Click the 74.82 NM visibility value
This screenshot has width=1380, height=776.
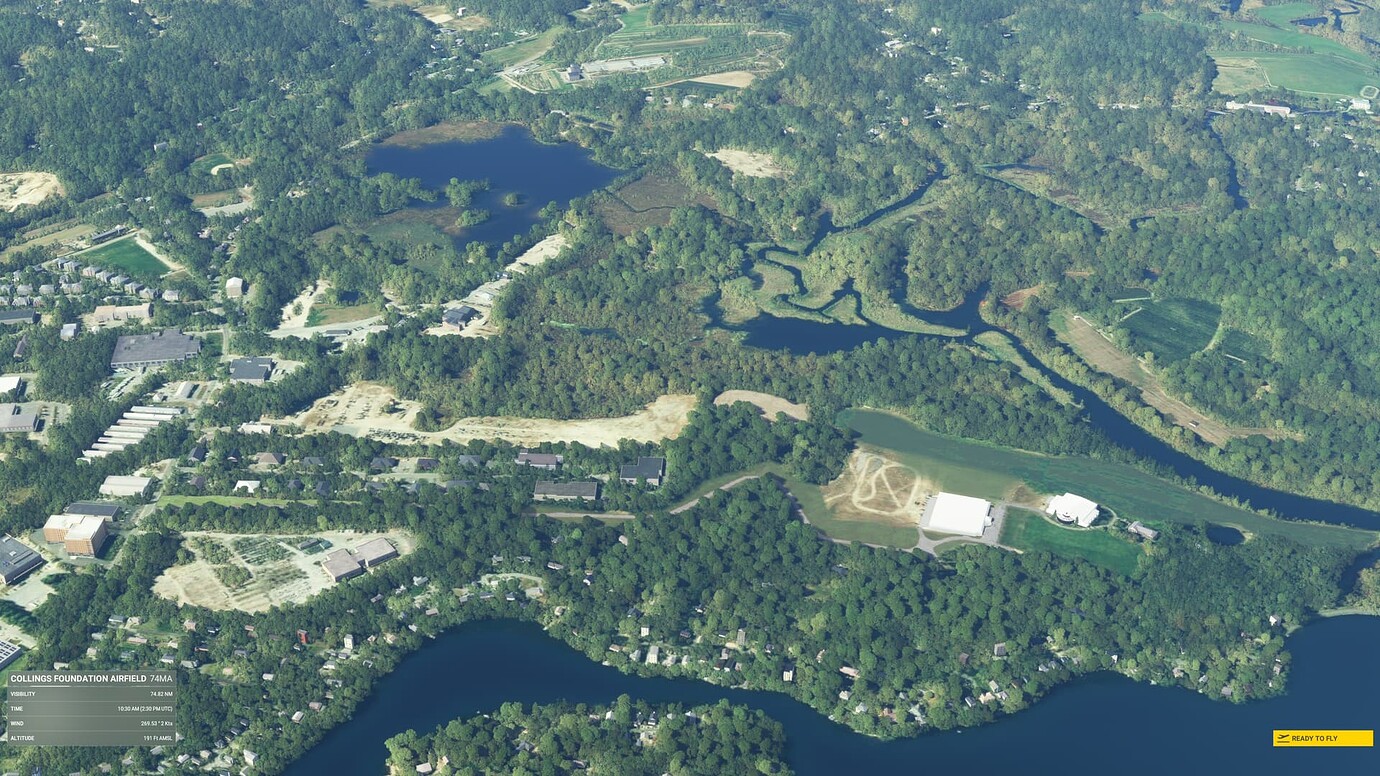[161, 693]
